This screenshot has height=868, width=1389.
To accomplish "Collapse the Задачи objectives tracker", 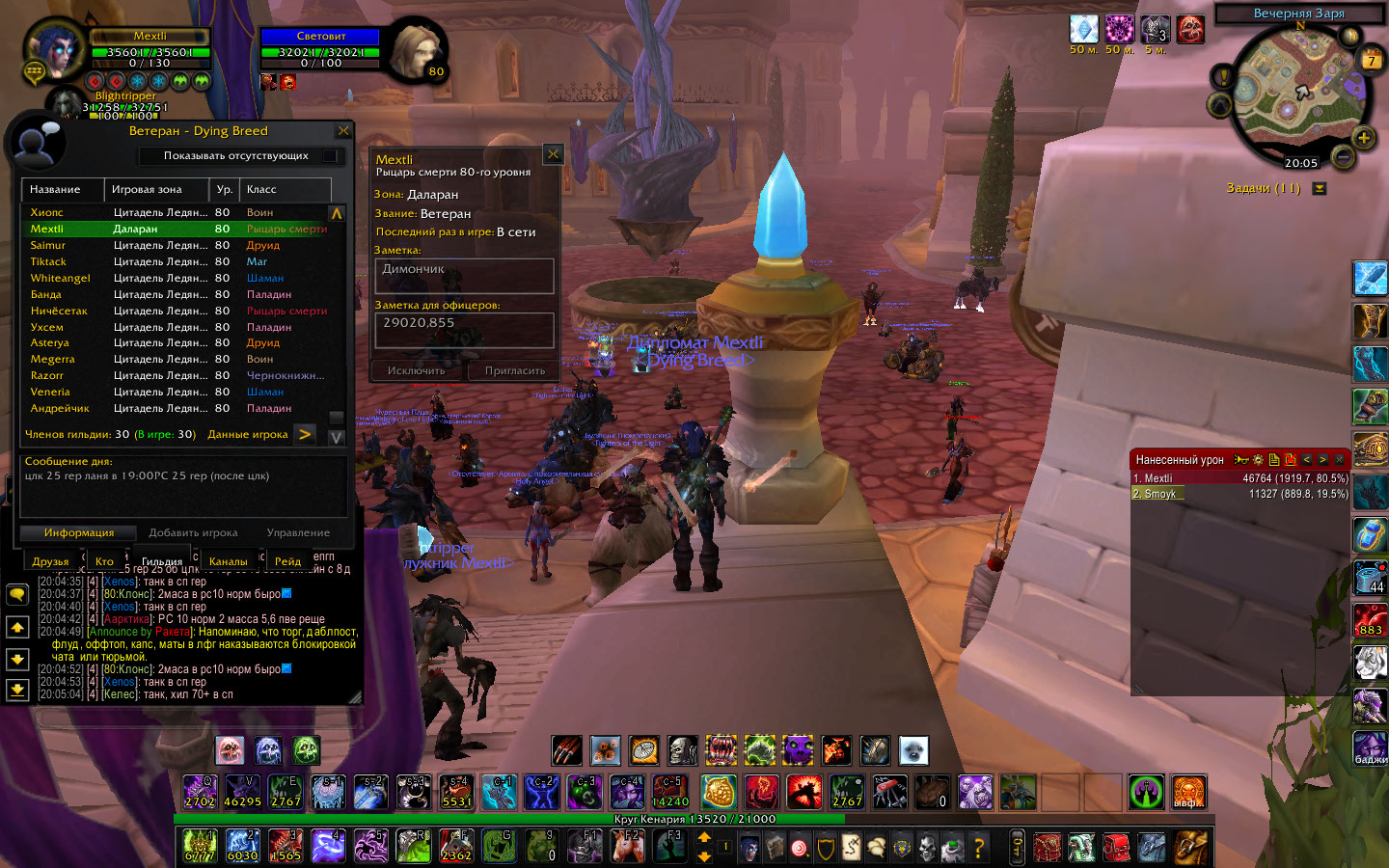I will tap(1319, 189).
